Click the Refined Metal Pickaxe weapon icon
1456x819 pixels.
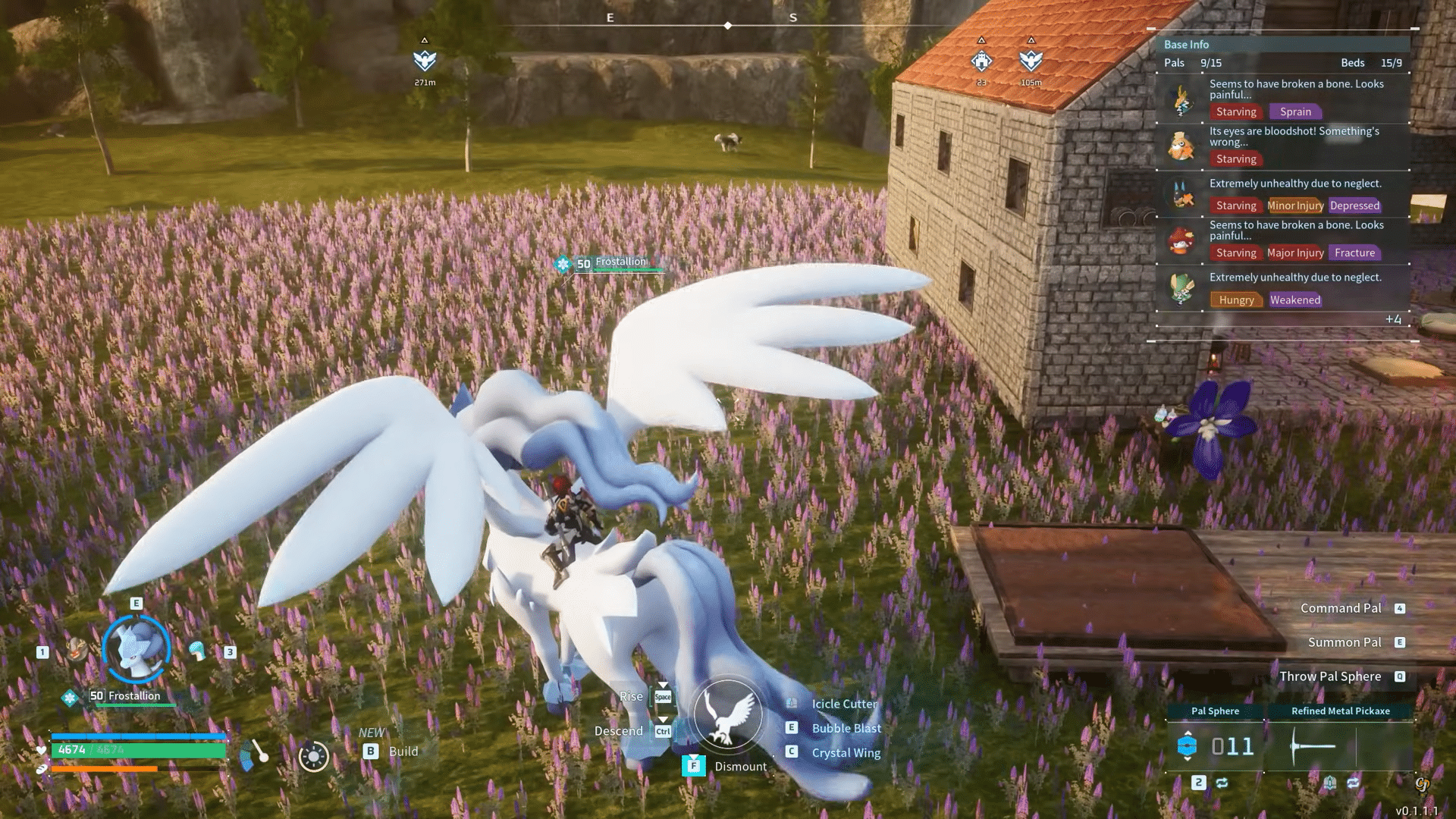pos(1312,745)
